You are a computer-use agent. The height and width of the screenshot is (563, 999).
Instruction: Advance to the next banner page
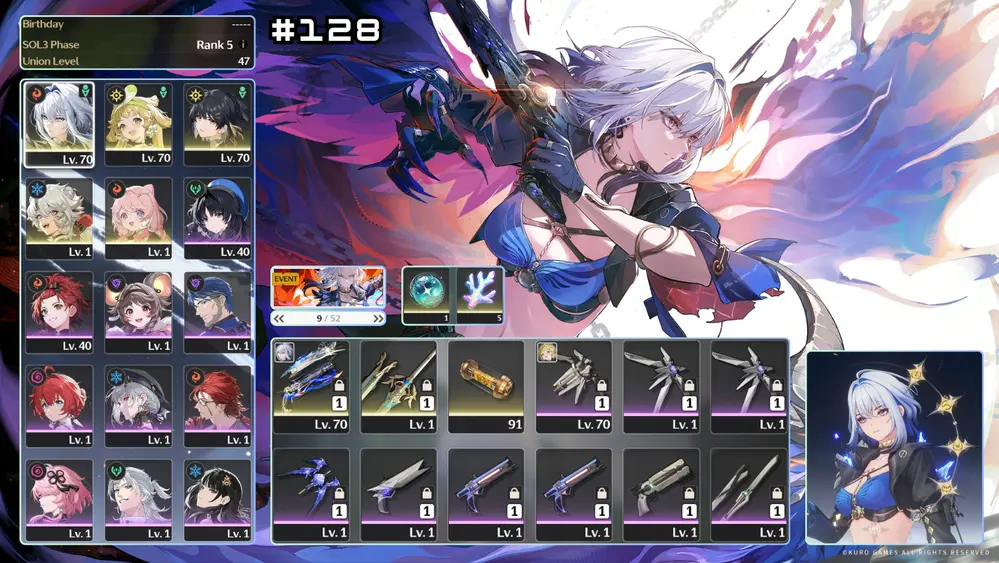pos(378,319)
